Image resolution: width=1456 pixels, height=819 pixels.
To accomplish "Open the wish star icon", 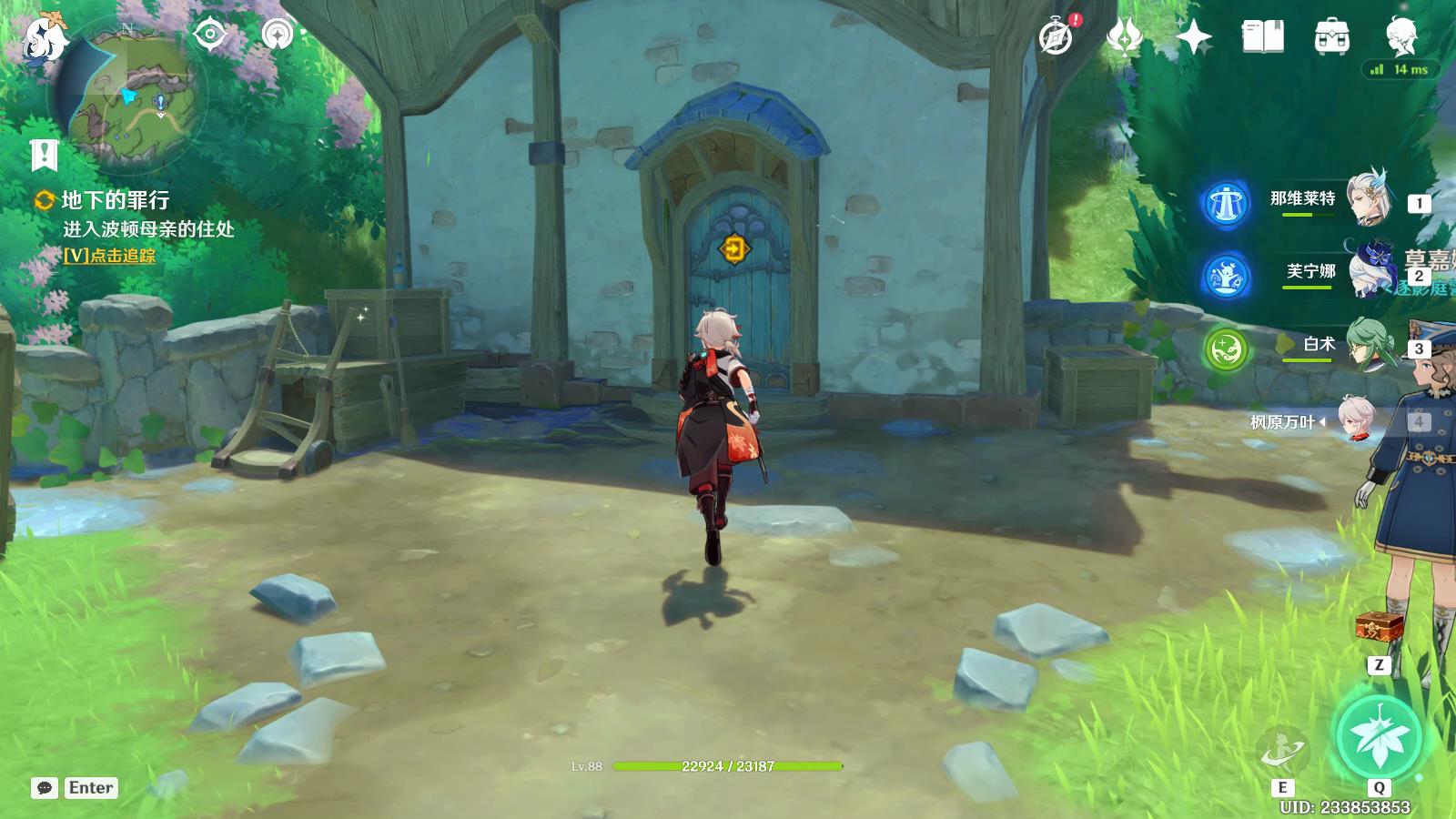I will (x=1193, y=37).
